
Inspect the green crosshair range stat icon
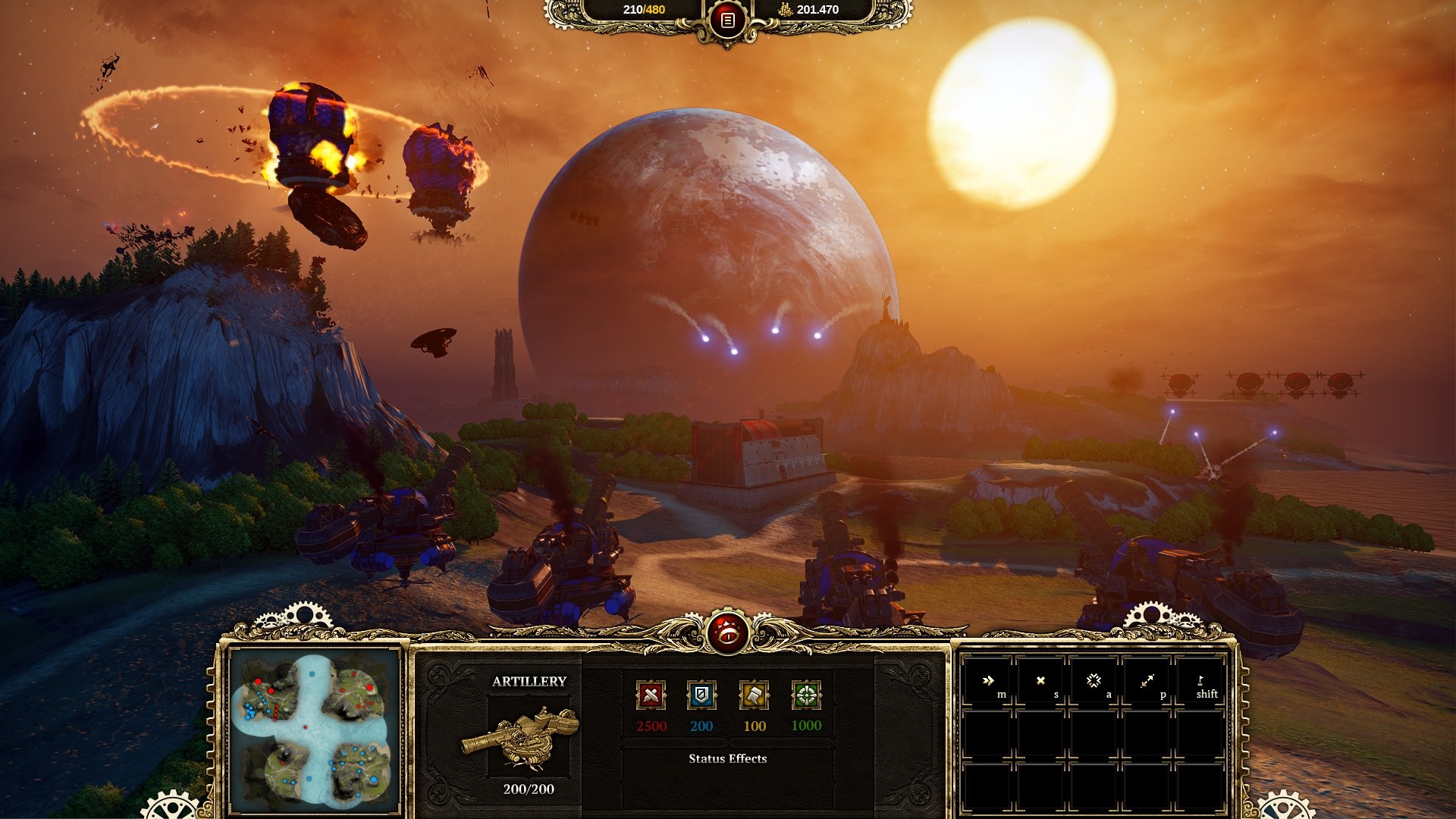click(806, 695)
